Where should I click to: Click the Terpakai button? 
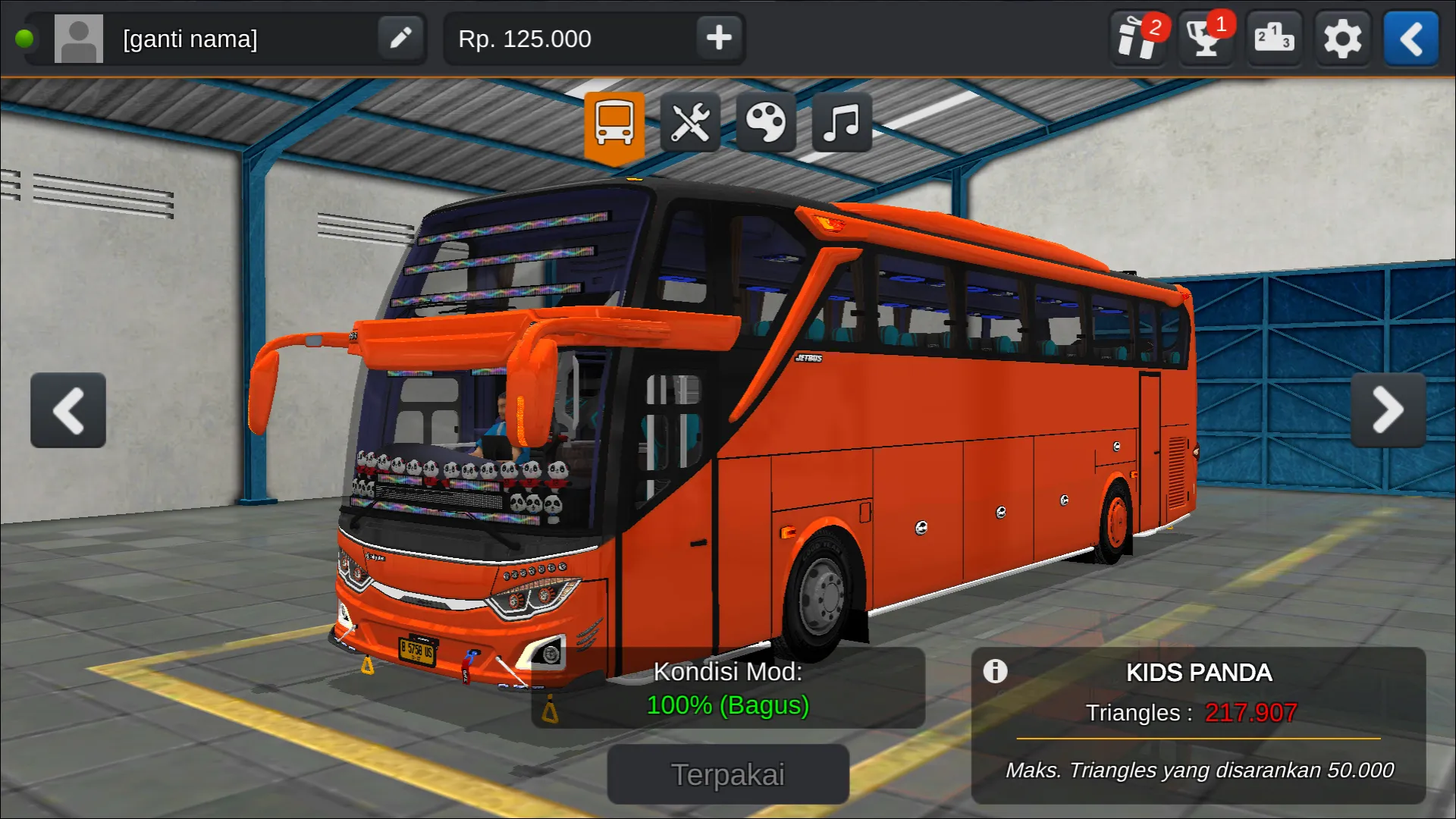728,774
